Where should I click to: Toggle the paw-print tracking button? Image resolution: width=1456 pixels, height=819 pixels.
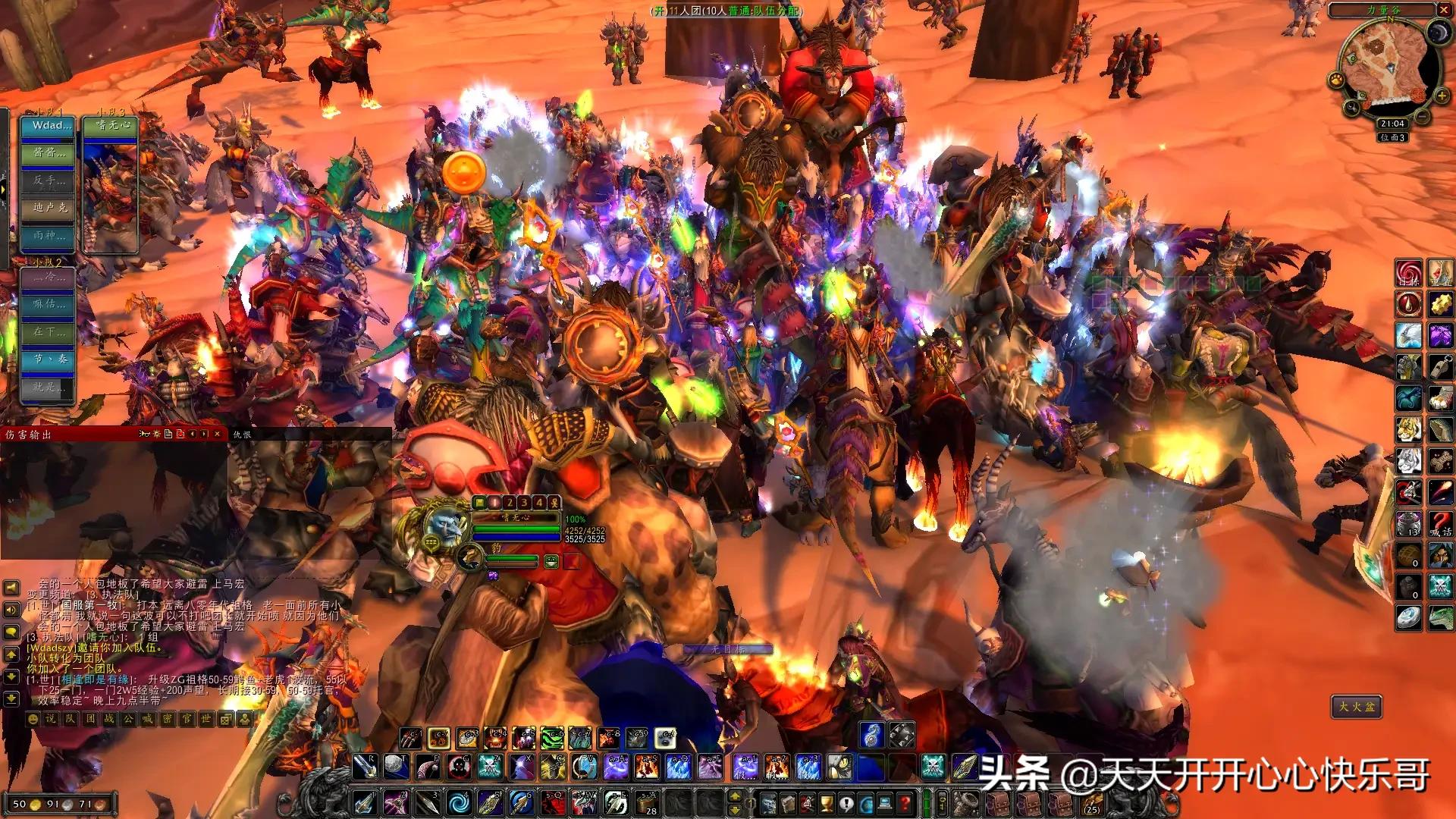click(x=1335, y=80)
